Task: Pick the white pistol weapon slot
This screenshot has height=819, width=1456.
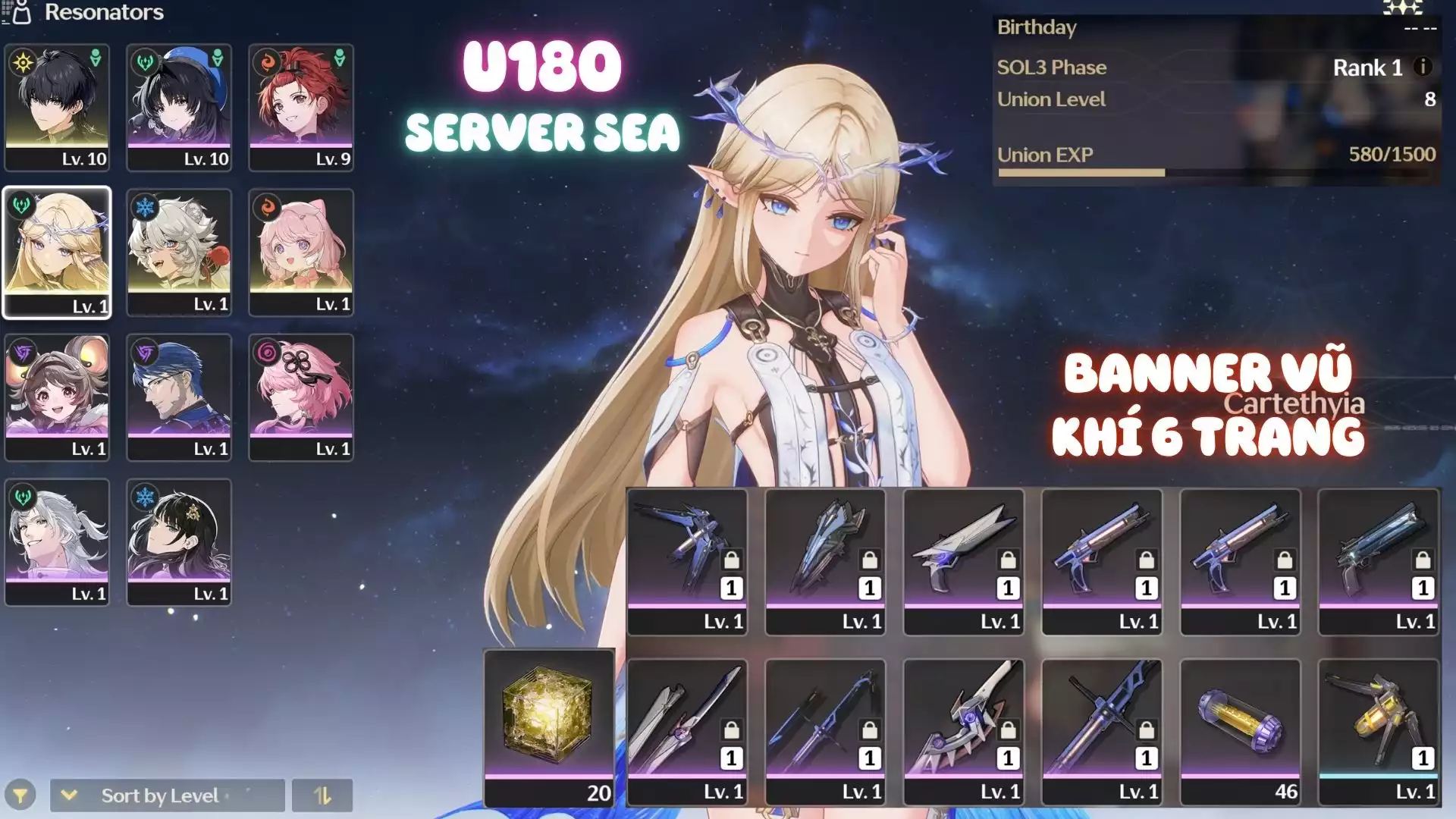Action: click(x=964, y=561)
